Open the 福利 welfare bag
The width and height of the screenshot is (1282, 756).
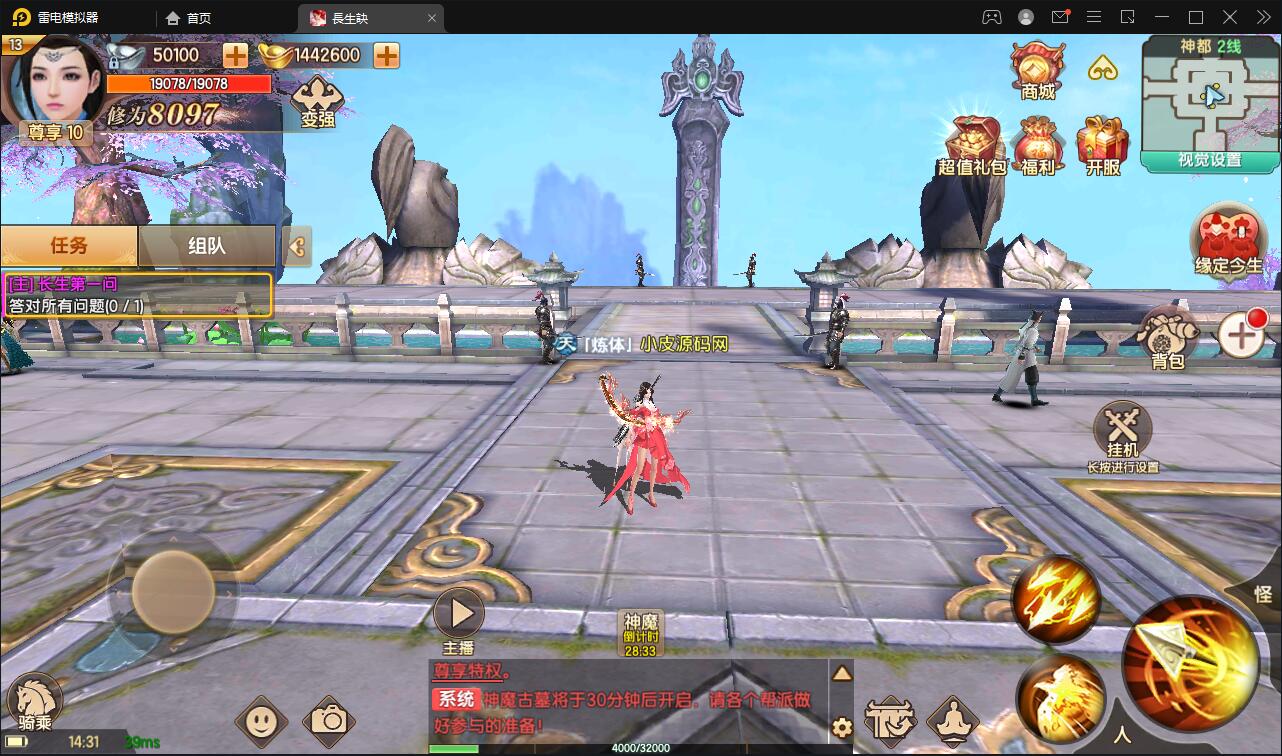[1038, 146]
